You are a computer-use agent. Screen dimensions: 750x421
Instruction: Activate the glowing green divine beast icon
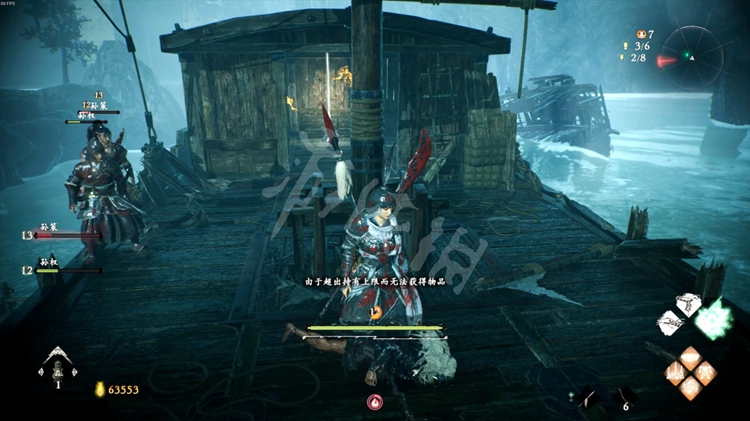[715, 319]
